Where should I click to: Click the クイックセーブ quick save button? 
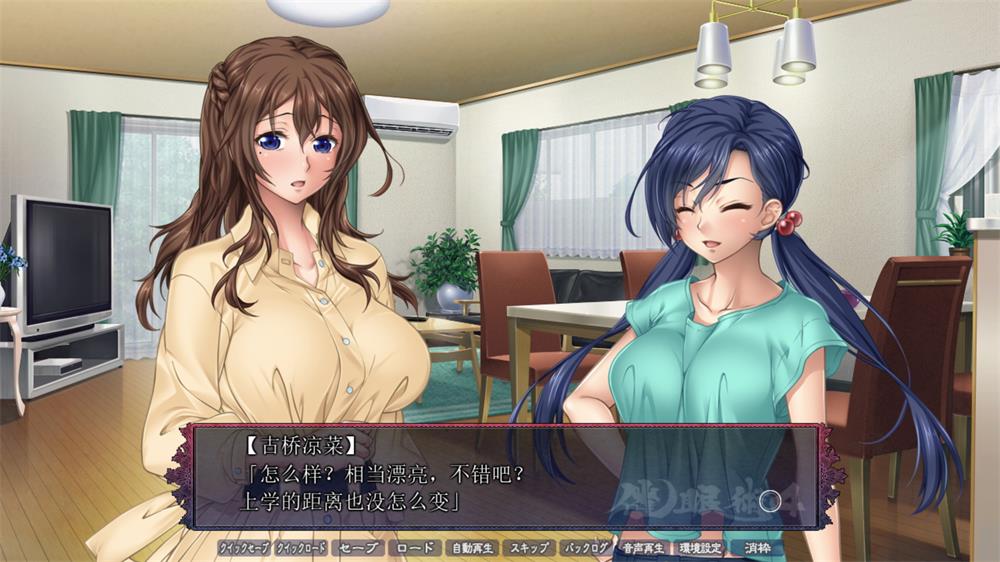tap(244, 548)
